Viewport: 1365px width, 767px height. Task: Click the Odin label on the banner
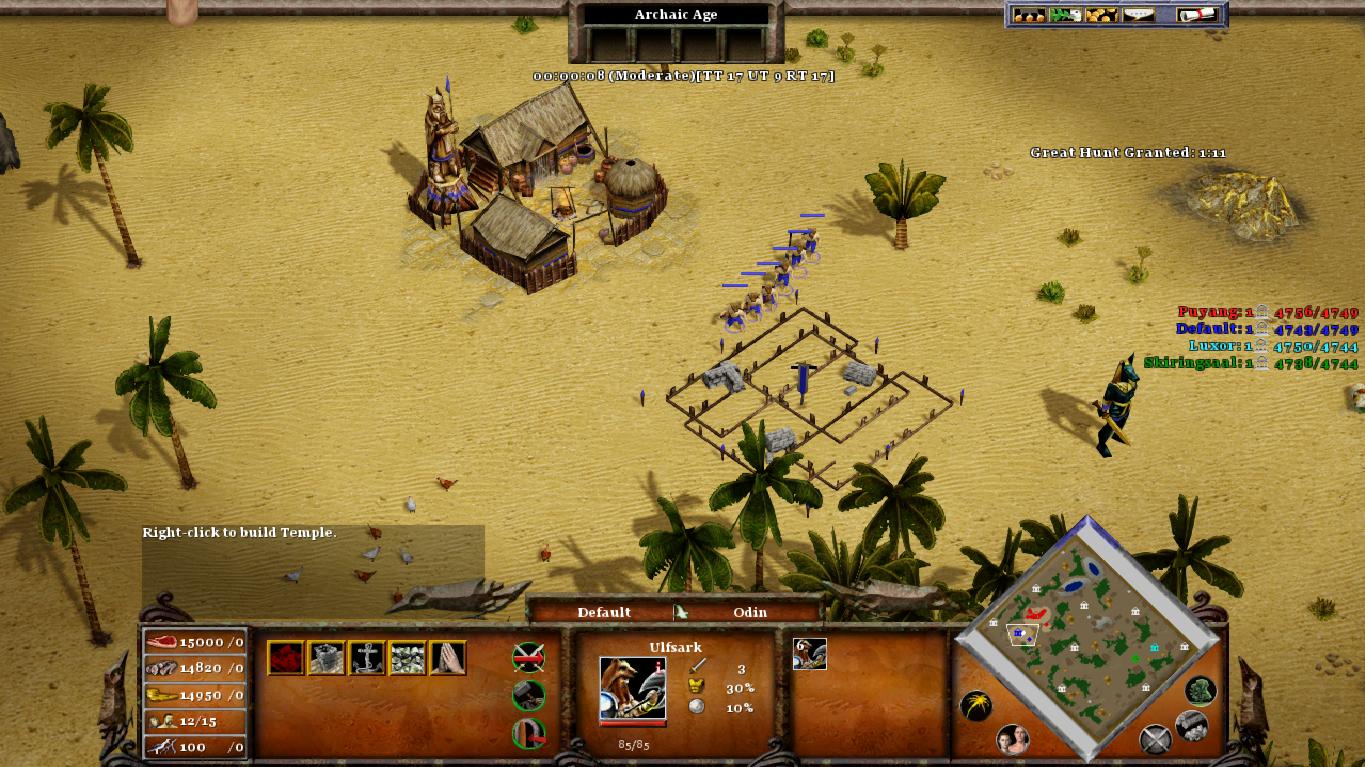(x=750, y=612)
